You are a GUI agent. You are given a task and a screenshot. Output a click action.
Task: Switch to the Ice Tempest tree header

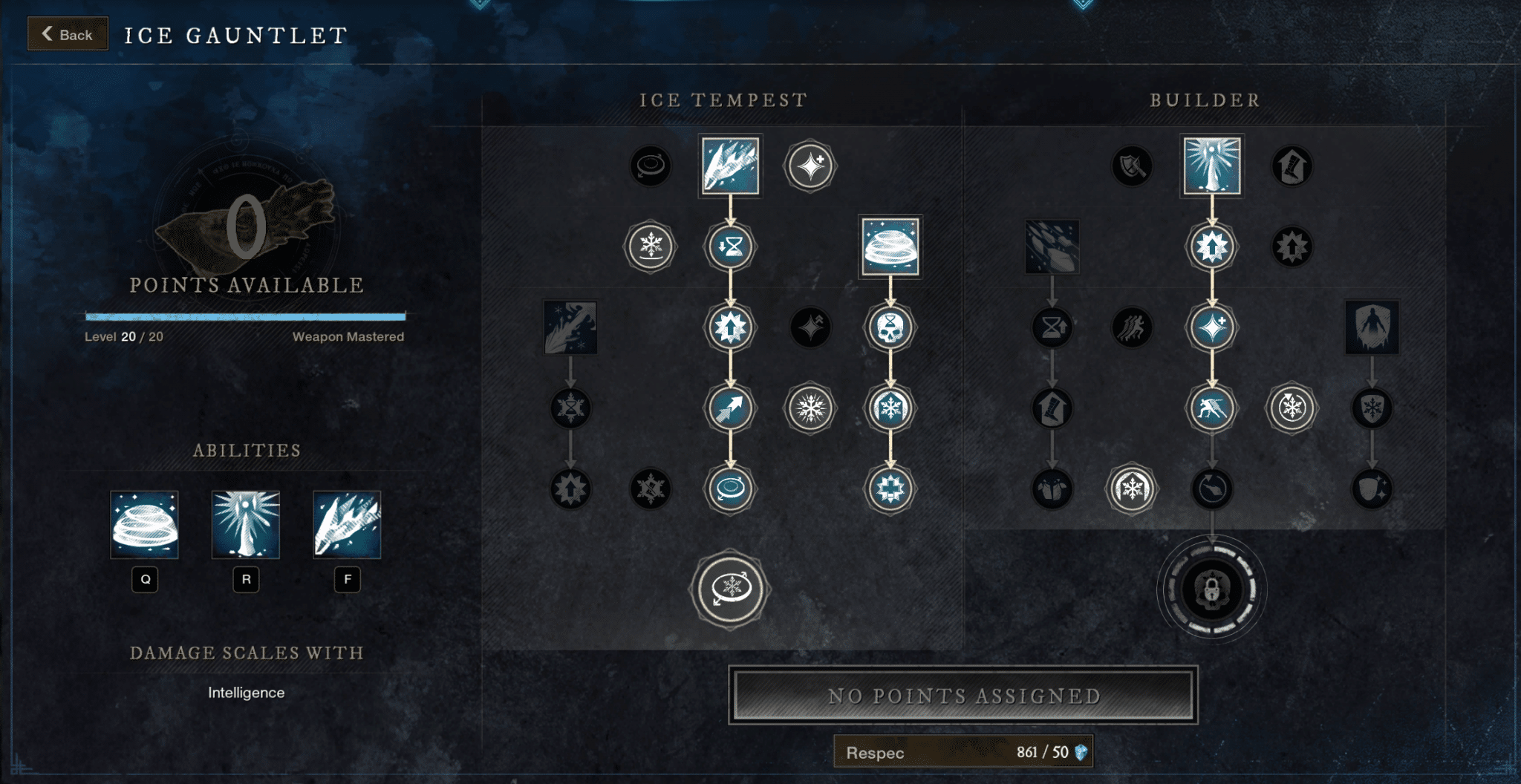click(724, 100)
